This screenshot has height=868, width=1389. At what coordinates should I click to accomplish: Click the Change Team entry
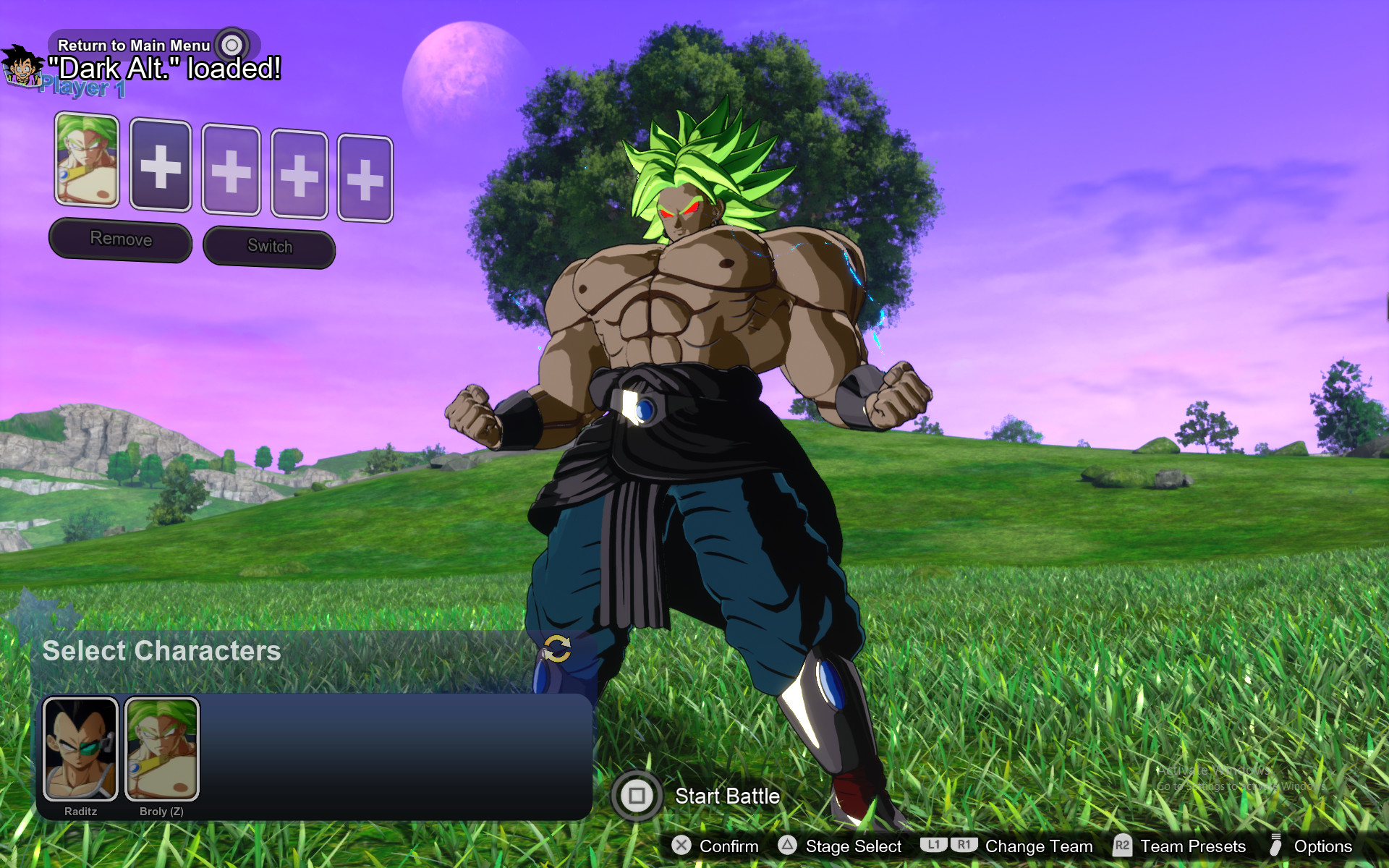coord(1039,846)
